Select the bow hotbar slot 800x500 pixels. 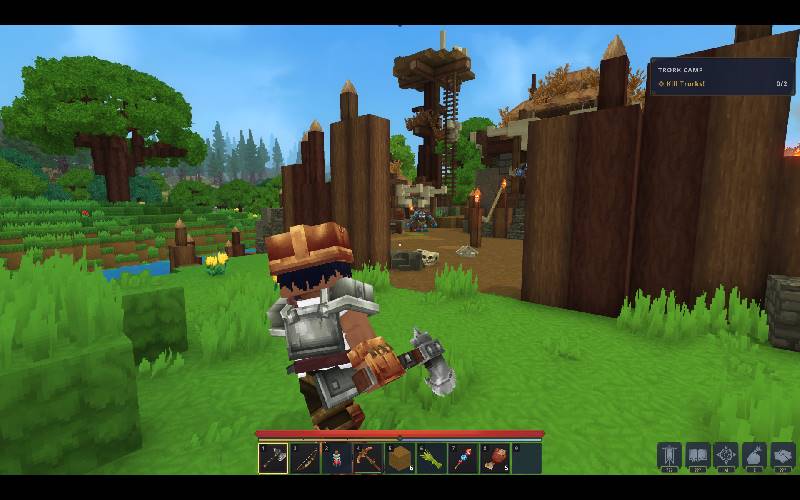(x=305, y=458)
